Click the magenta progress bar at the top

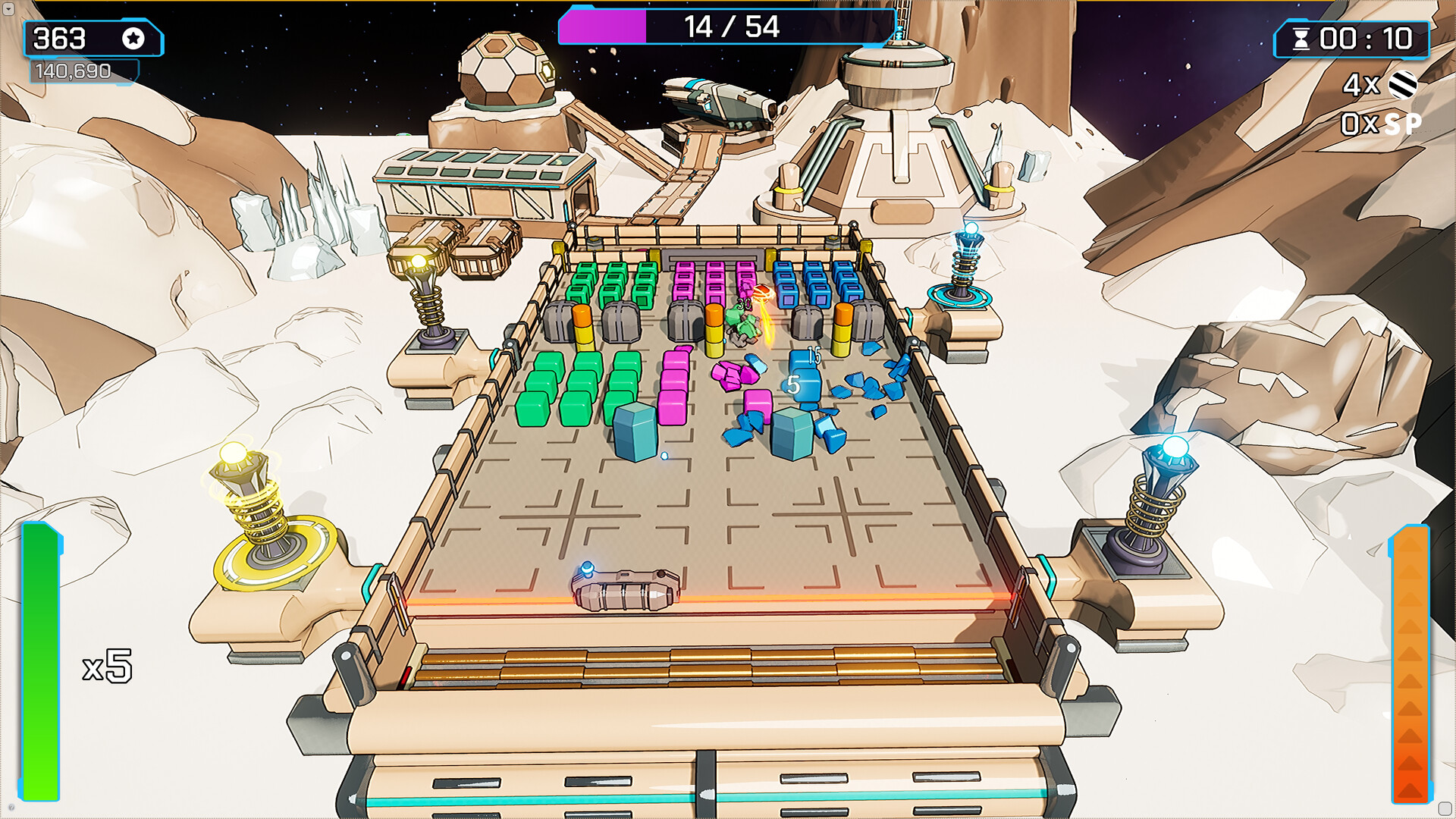[x=603, y=25]
